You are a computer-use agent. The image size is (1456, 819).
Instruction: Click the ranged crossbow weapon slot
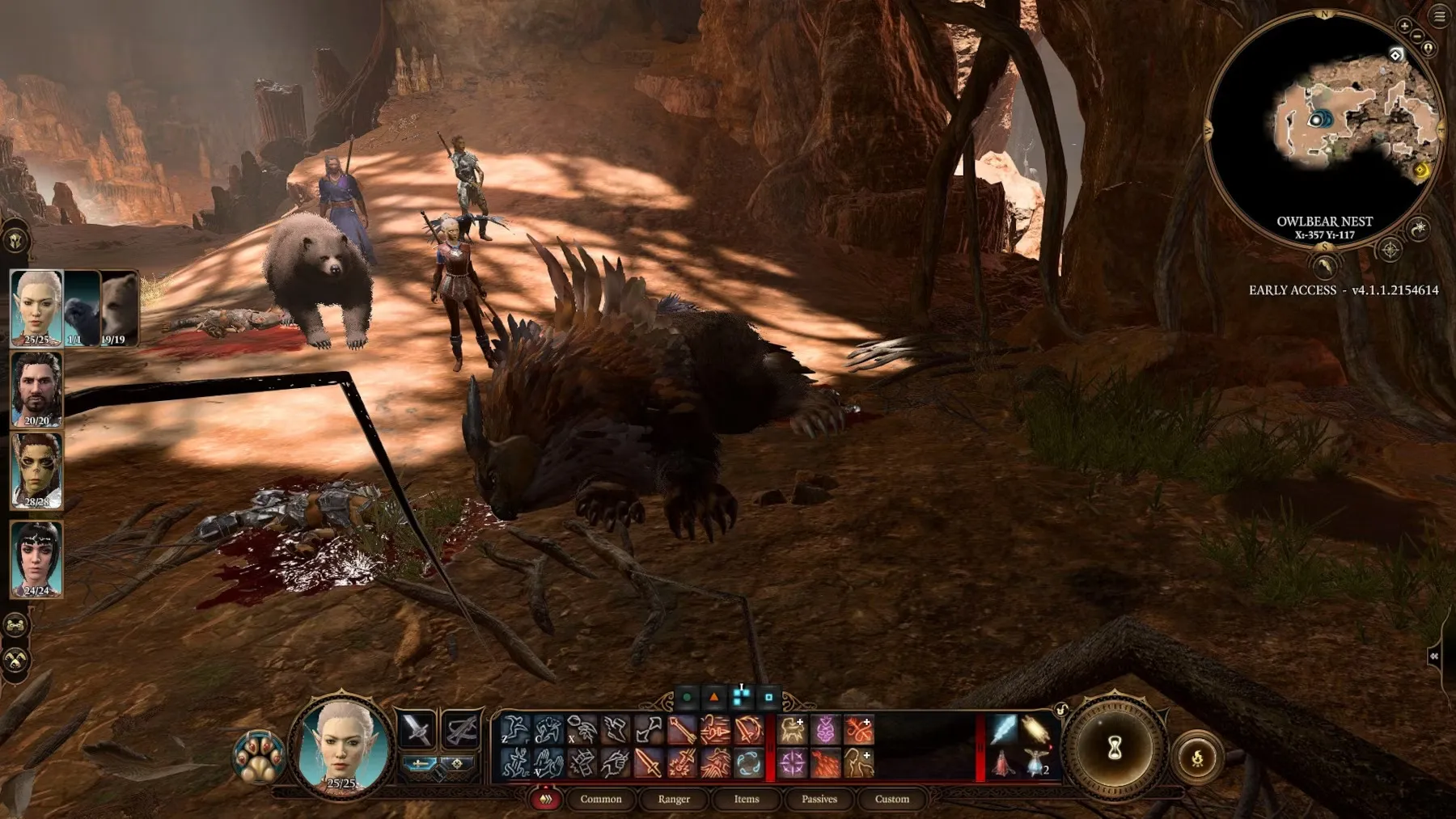(461, 728)
